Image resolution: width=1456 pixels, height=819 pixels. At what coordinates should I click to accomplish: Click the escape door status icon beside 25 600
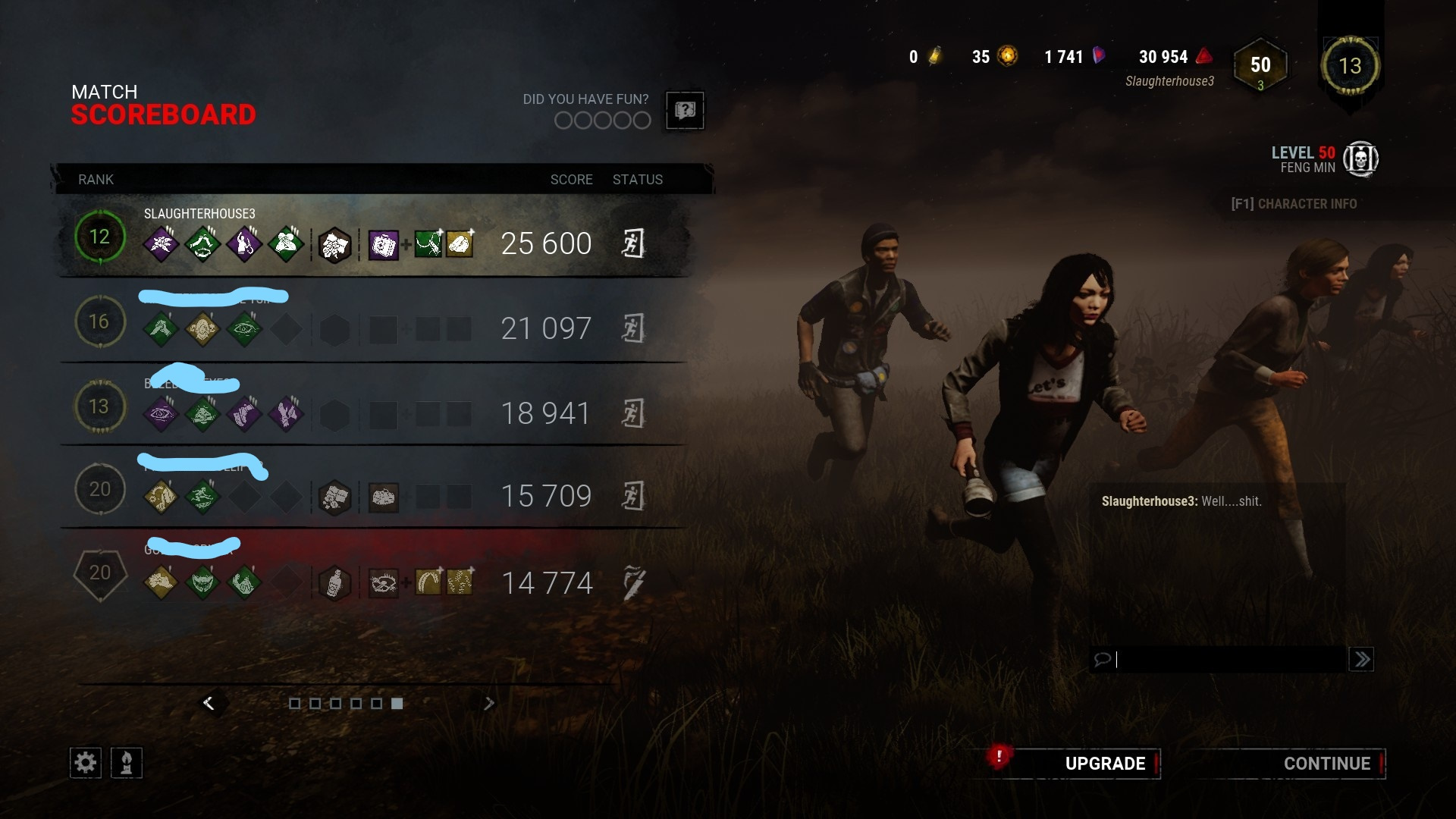[635, 244]
